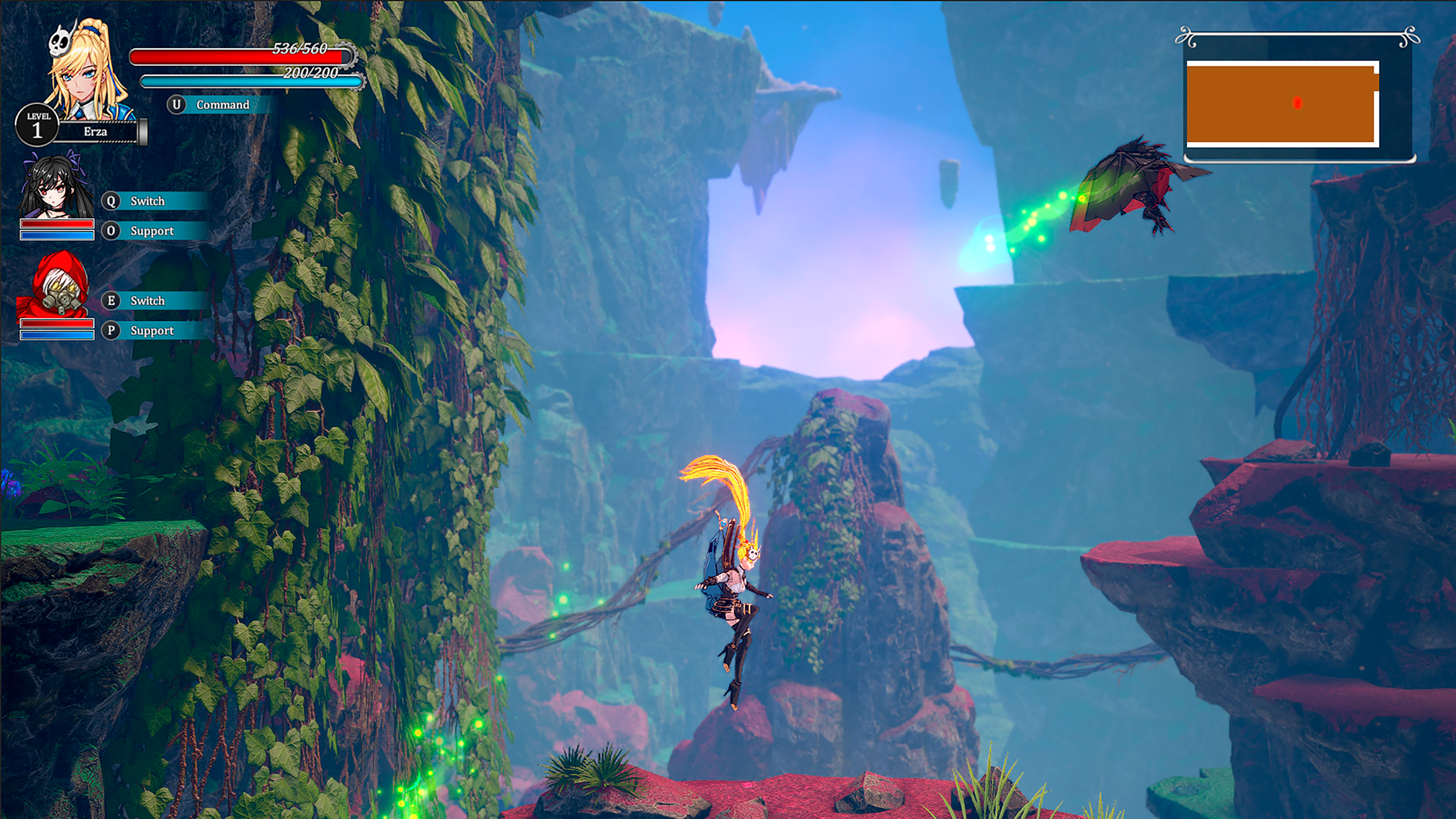The width and height of the screenshot is (1456, 819).
Task: Open the Command option
Action: (x=221, y=105)
